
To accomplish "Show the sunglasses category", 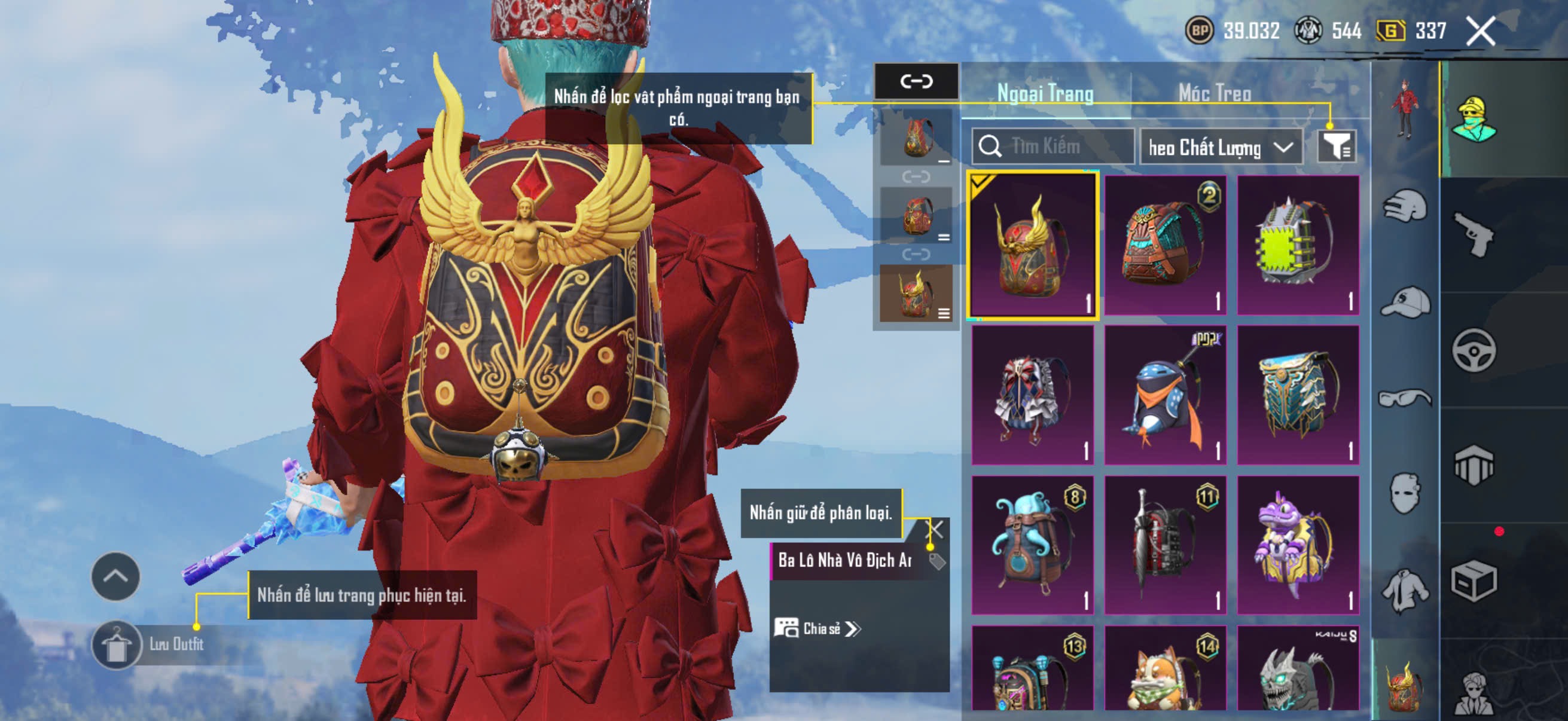I will tap(1405, 399).
